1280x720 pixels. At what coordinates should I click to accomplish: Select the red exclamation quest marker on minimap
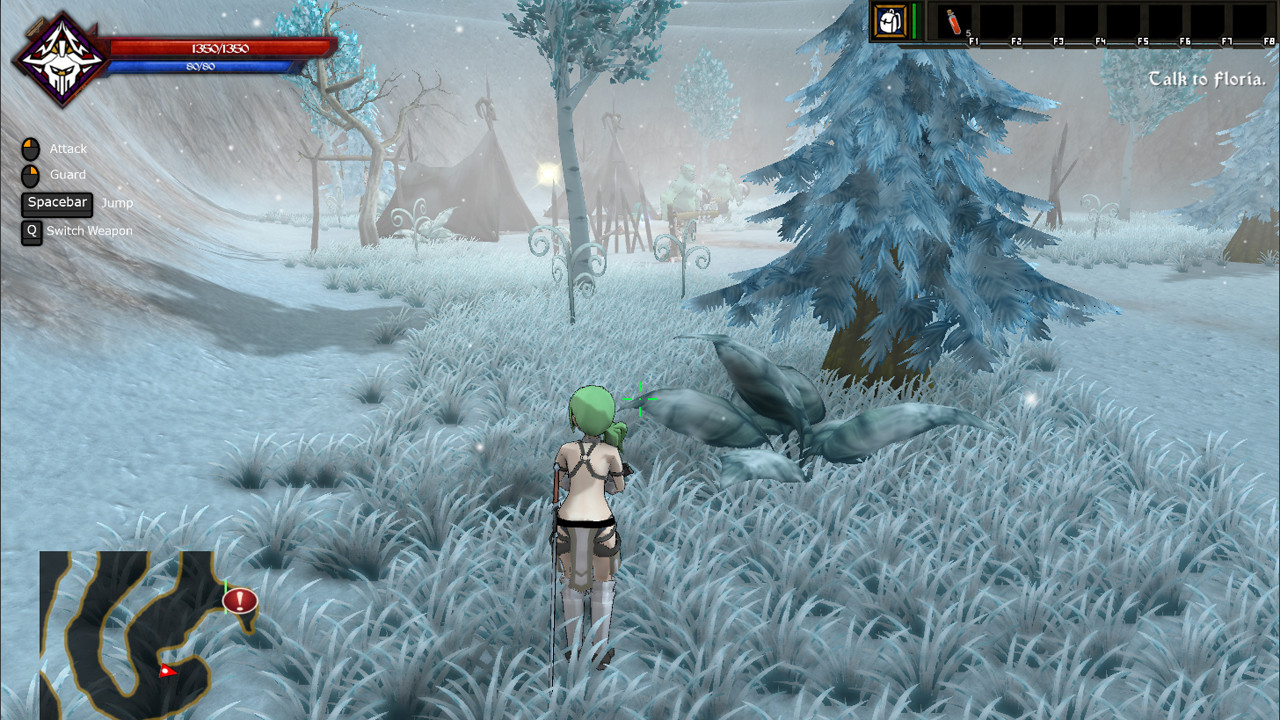tap(240, 601)
